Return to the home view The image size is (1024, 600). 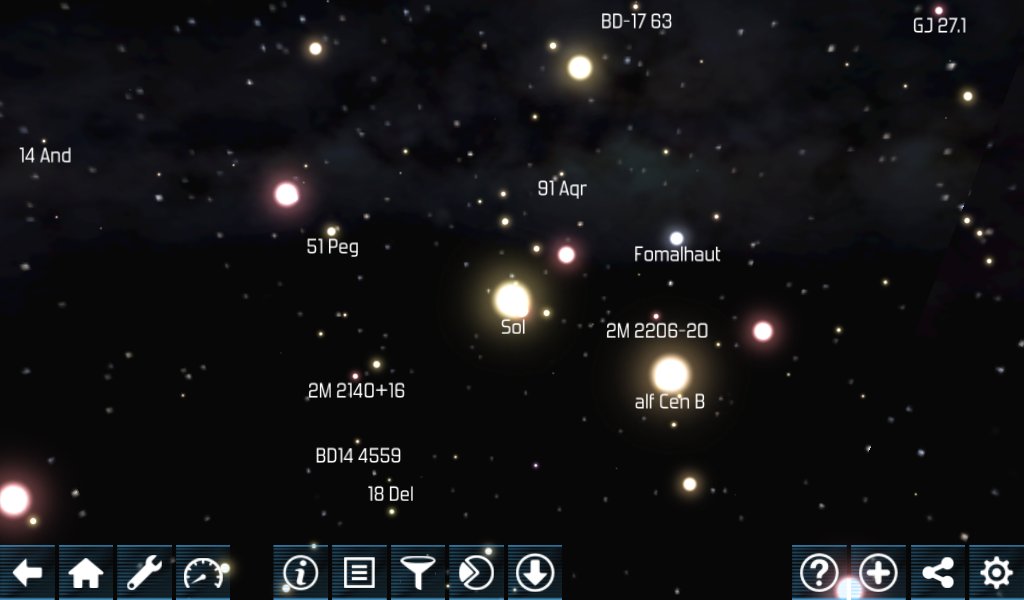pyautogui.click(x=86, y=573)
